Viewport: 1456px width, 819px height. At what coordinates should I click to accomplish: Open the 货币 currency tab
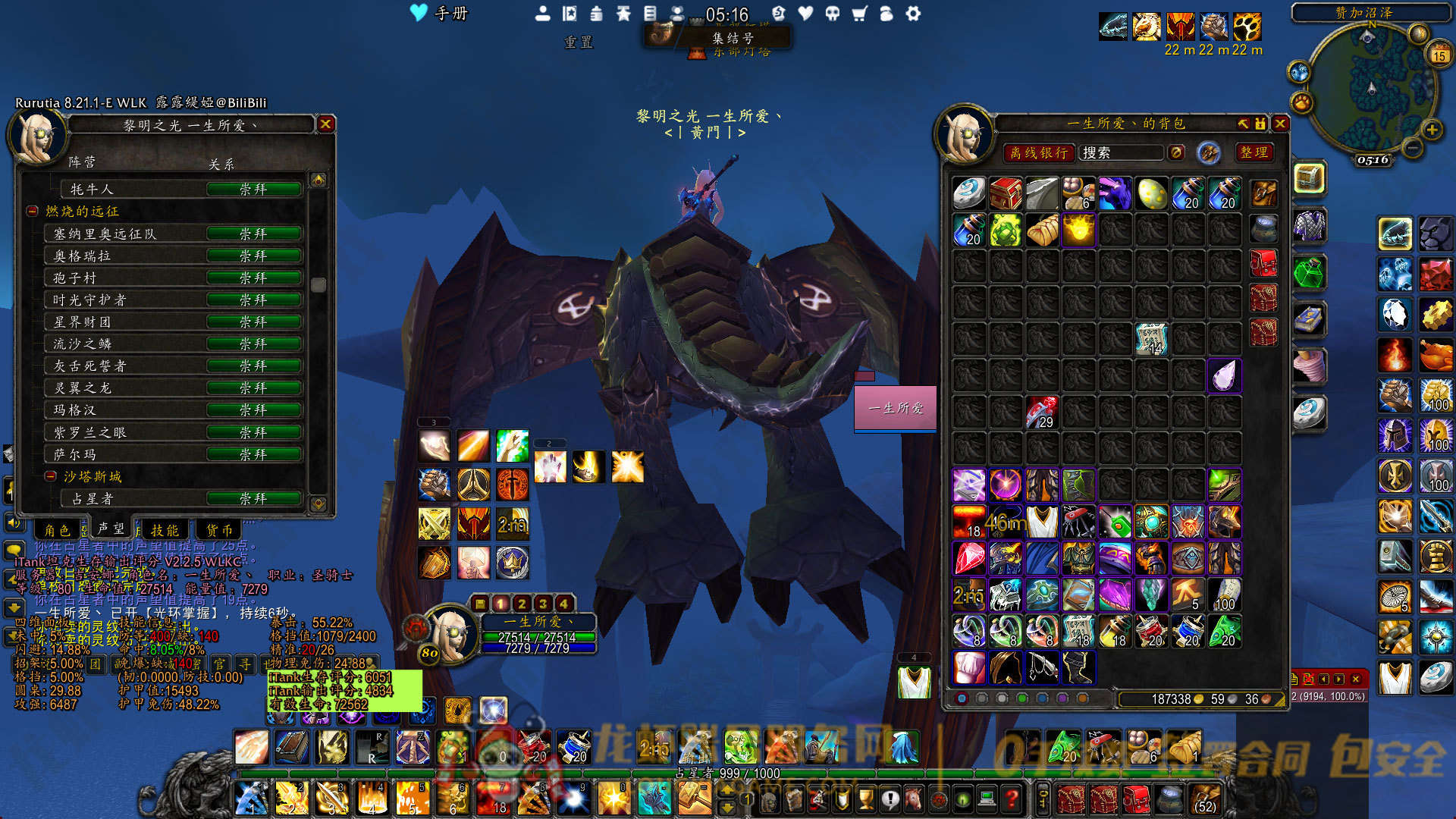pos(219,530)
